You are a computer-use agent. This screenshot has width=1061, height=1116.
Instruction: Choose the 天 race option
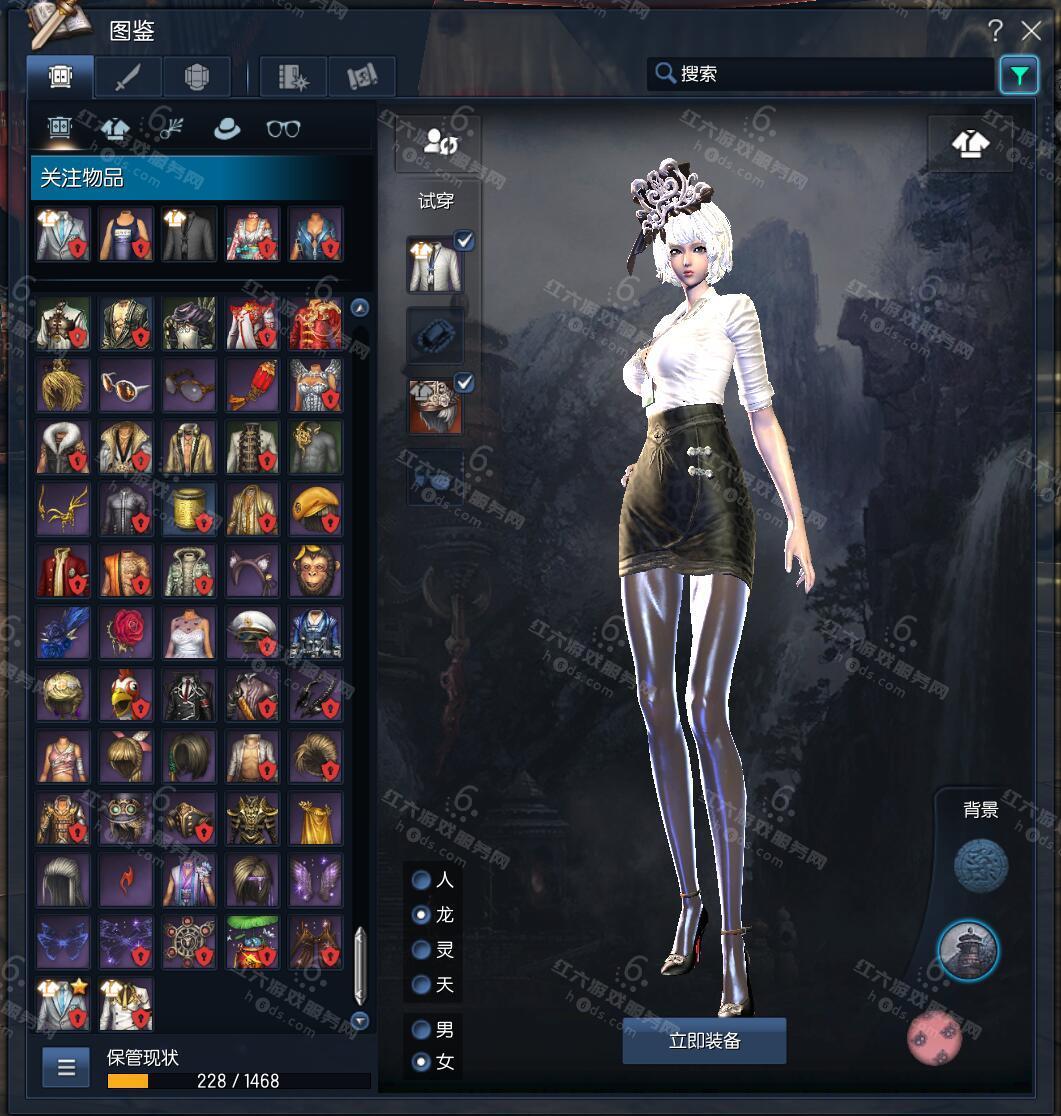[x=422, y=985]
